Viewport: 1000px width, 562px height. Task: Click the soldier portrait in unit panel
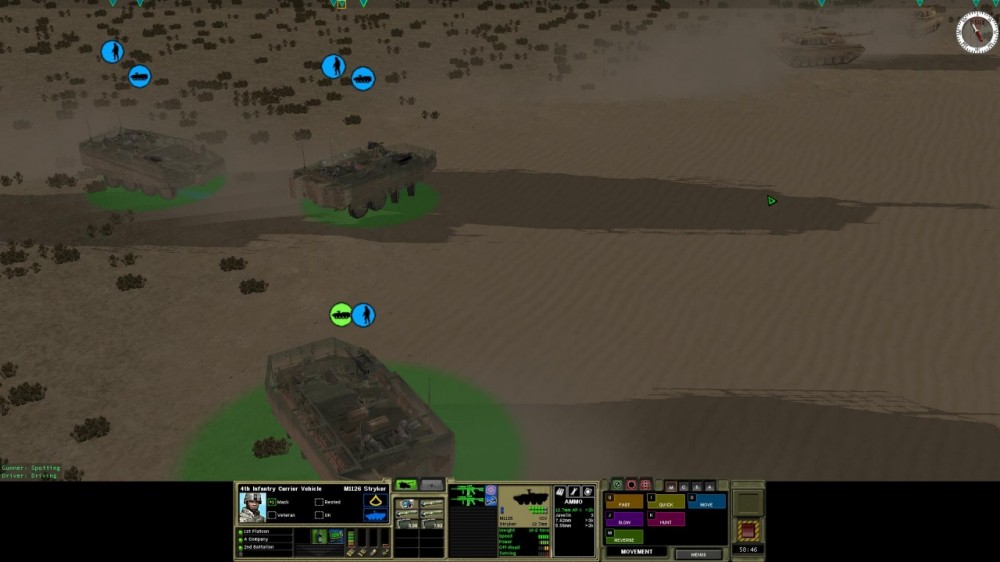[x=251, y=507]
